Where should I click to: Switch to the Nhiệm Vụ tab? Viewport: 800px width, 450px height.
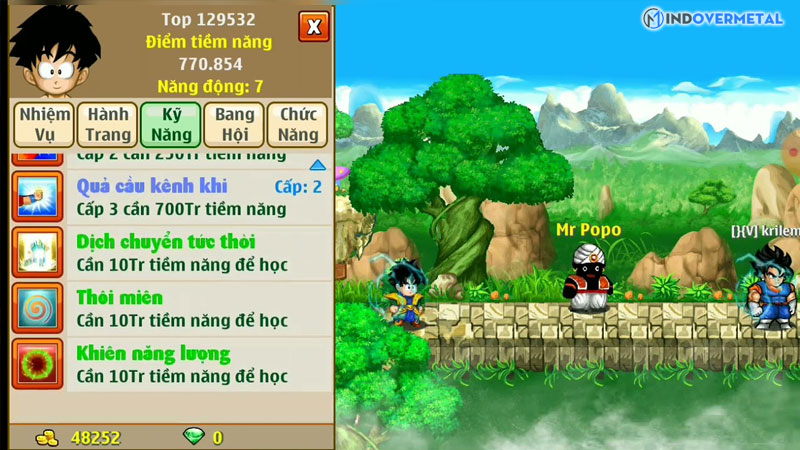click(x=42, y=125)
